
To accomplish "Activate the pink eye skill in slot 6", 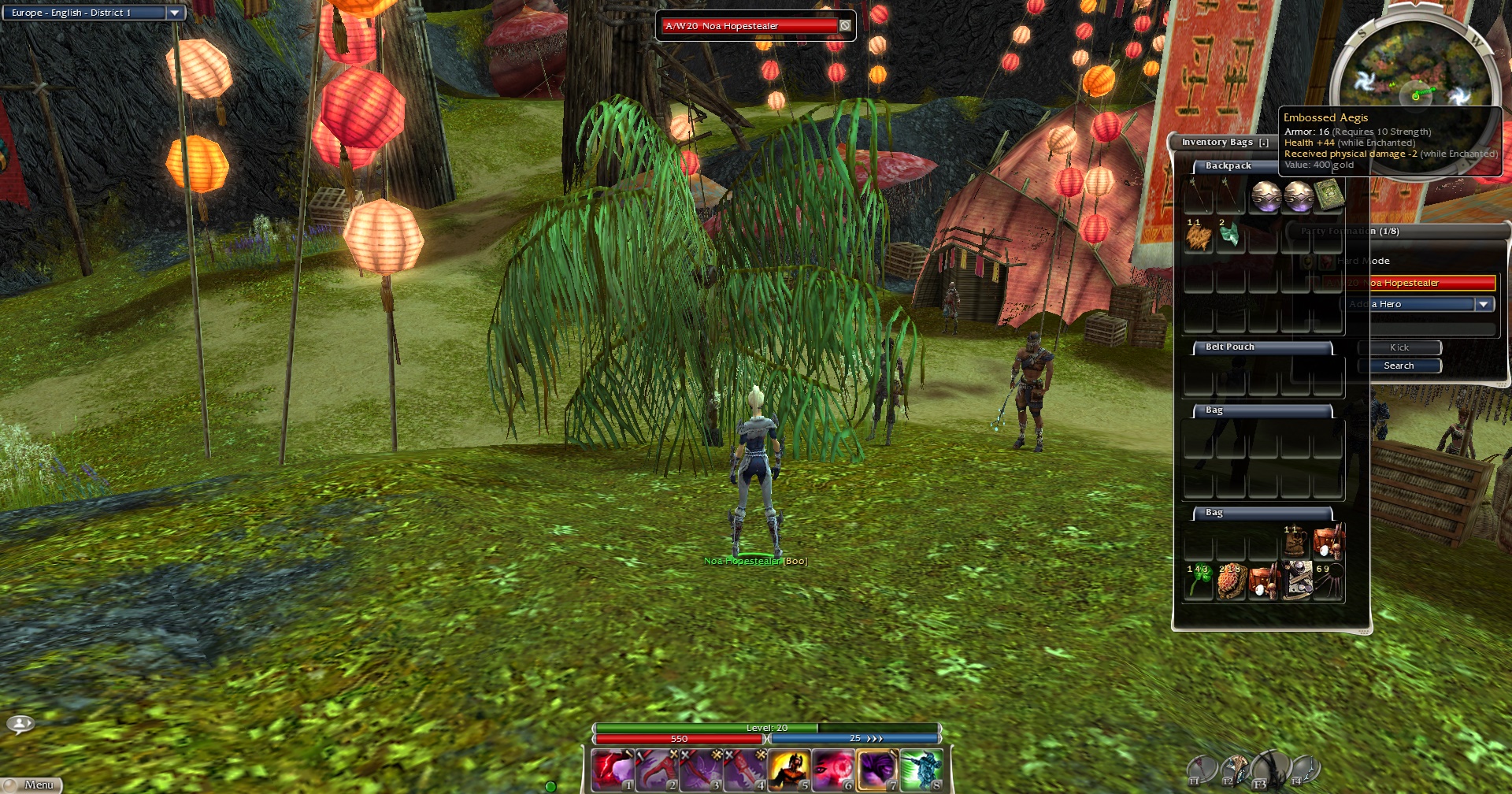I will (833, 770).
